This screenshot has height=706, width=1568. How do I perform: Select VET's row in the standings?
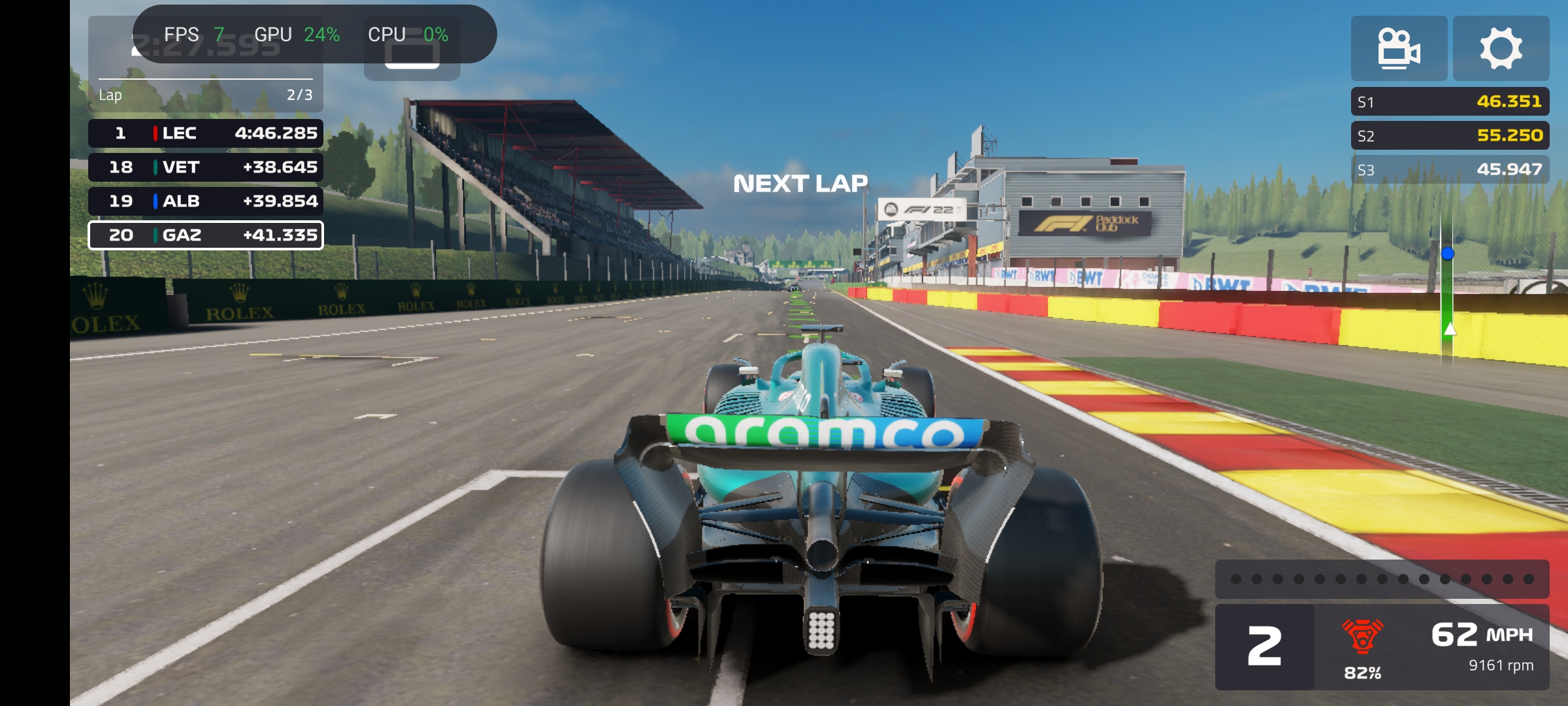click(206, 167)
